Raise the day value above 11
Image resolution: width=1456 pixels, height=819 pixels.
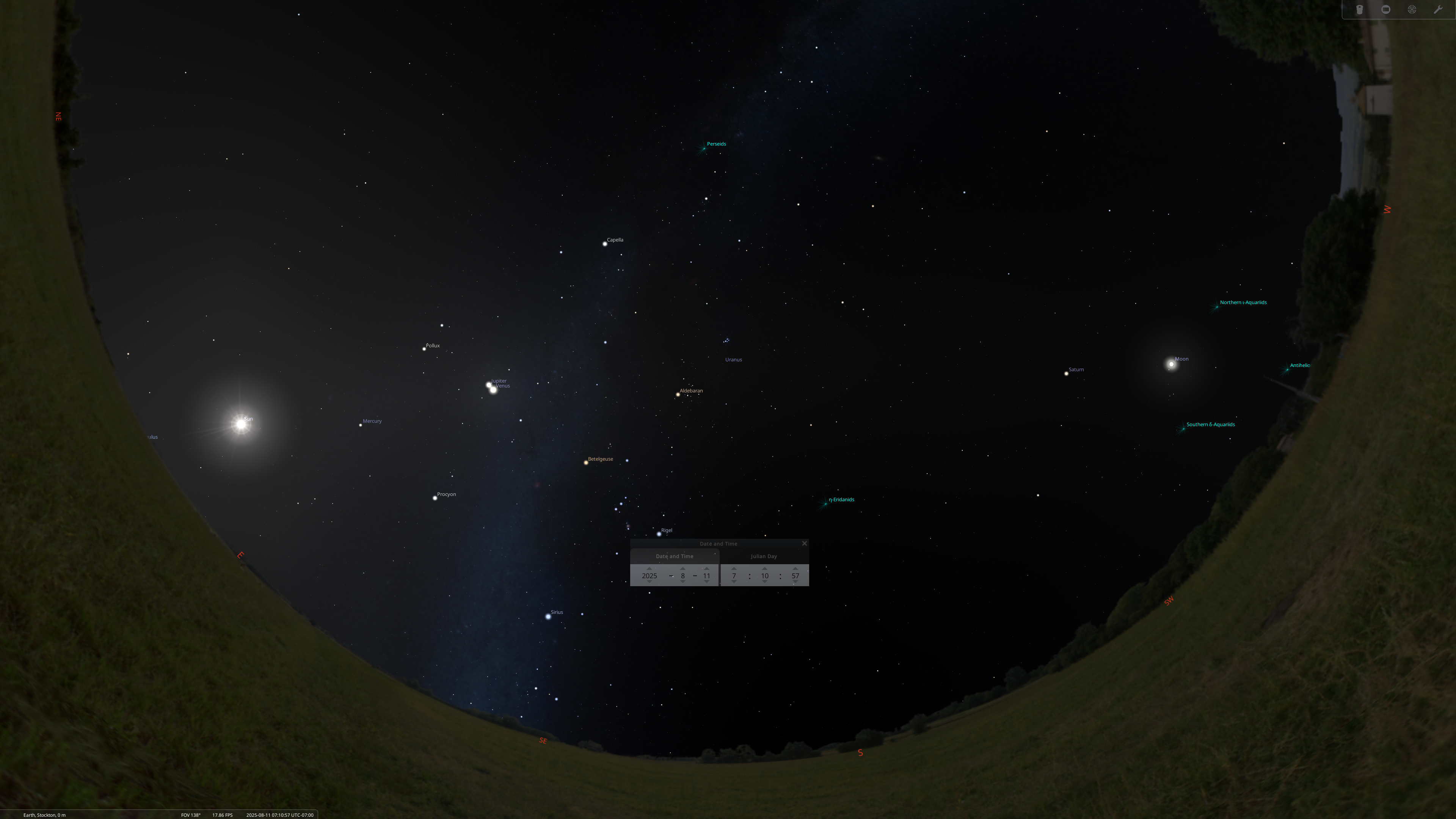coord(706,569)
